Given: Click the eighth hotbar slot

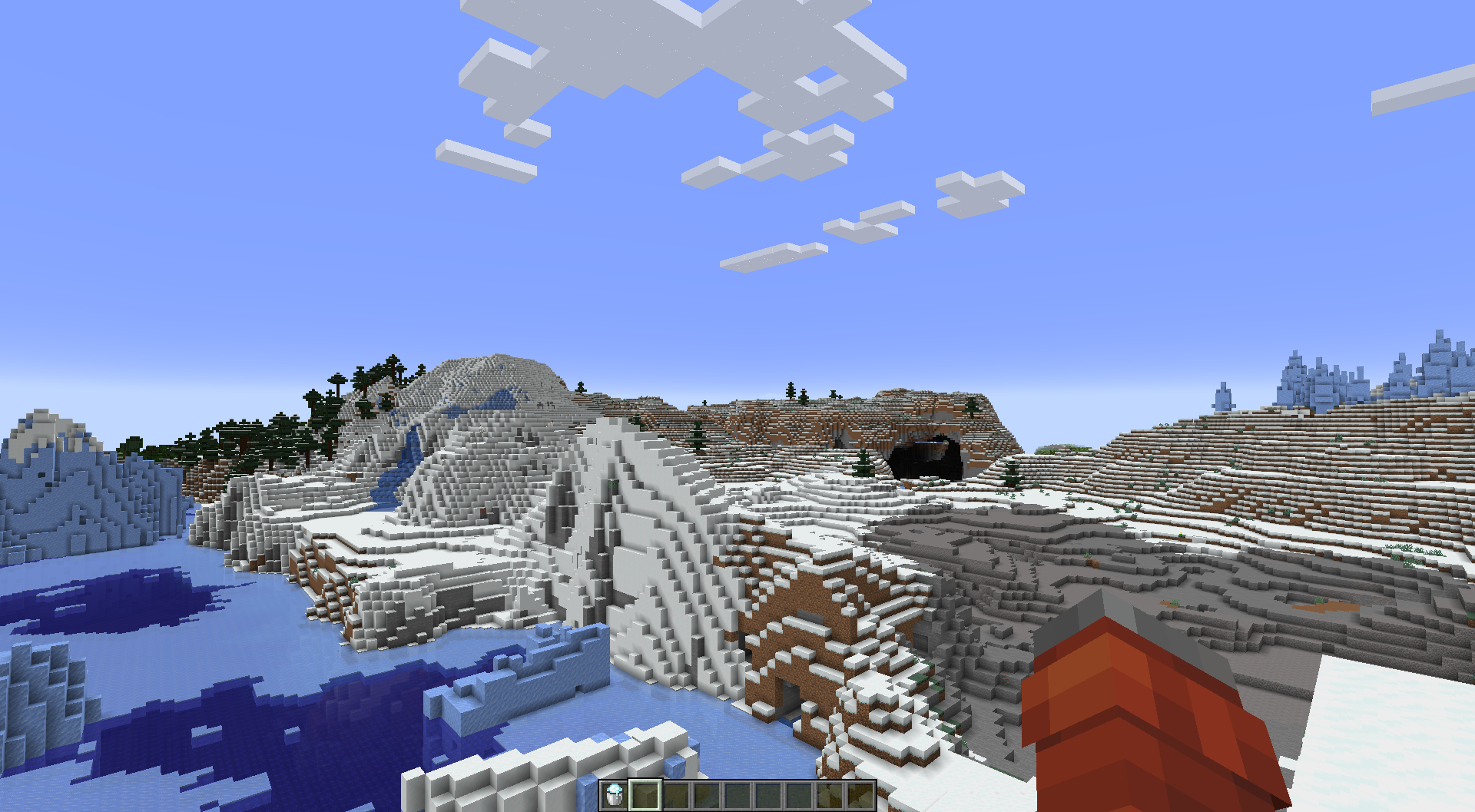Looking at the screenshot, I should point(830,795).
